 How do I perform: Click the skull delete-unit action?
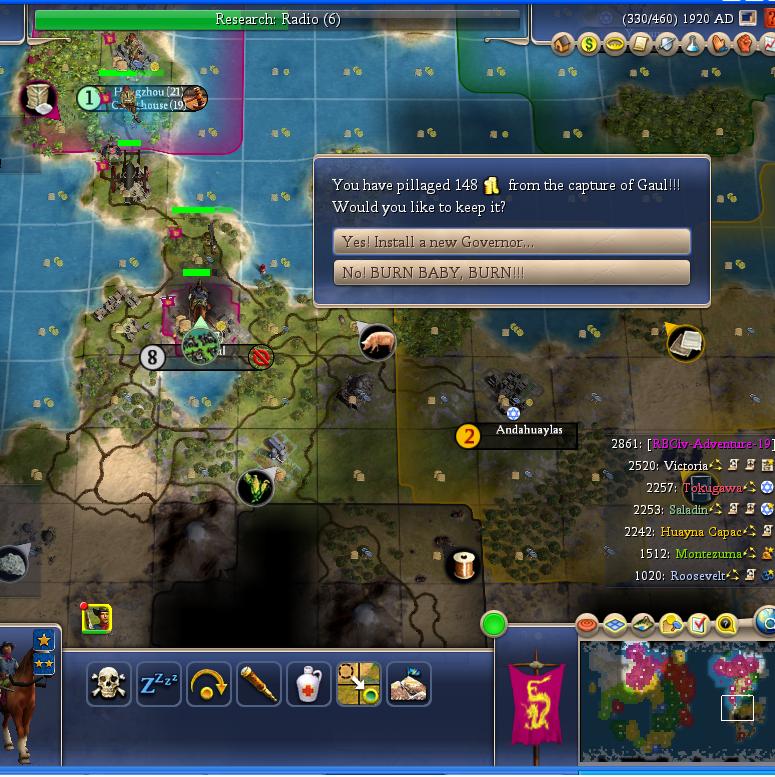(109, 684)
